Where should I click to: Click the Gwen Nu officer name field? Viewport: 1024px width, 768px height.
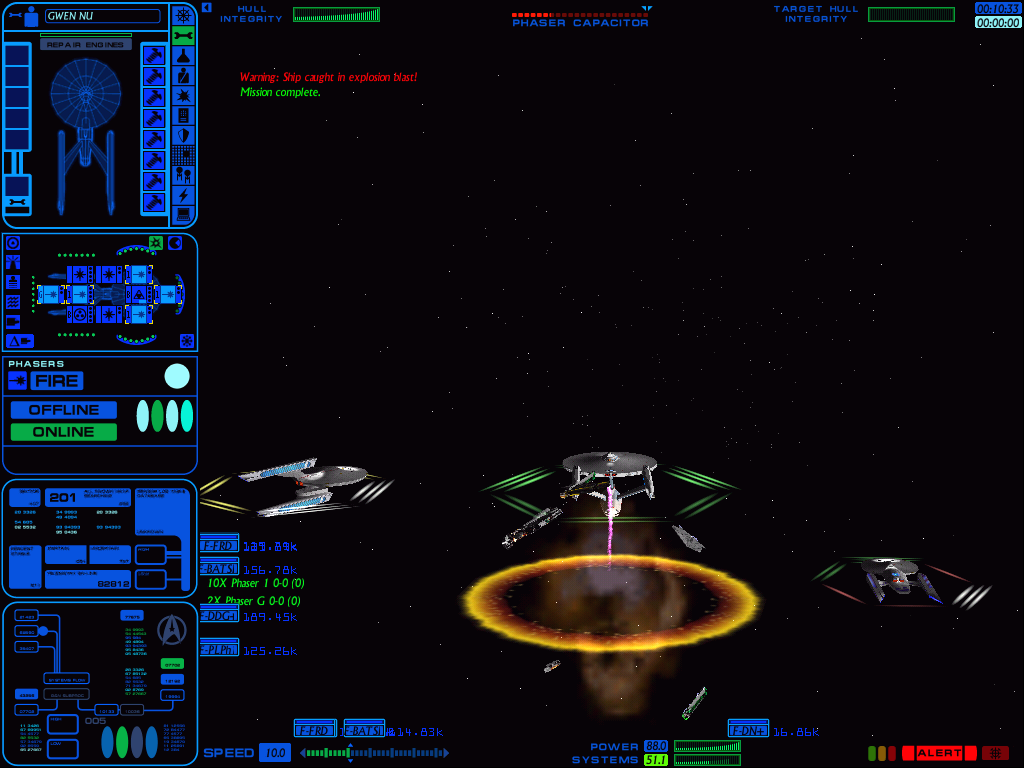[102, 16]
